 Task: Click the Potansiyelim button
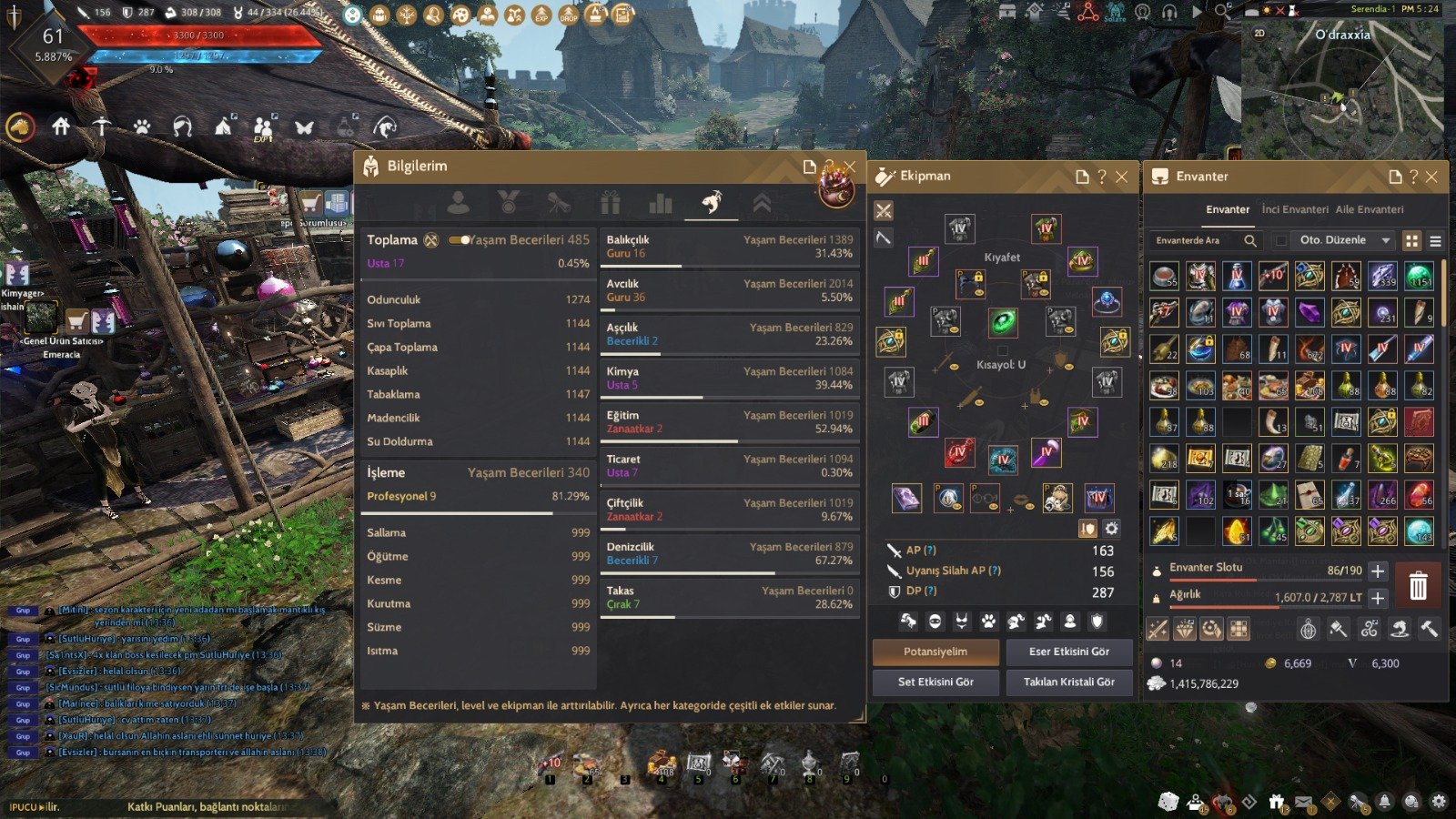coord(935,652)
